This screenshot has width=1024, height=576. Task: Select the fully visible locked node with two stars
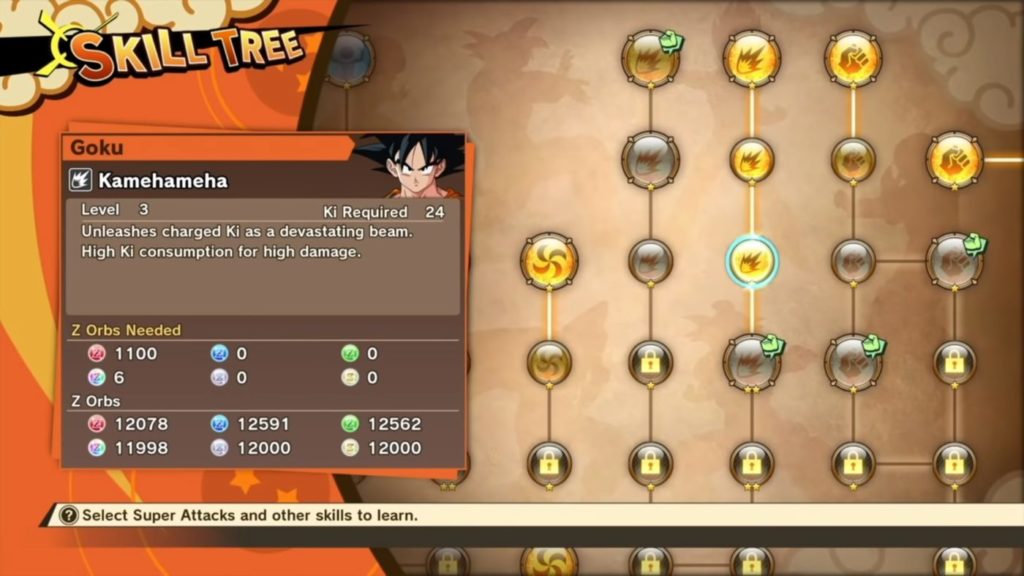pyautogui.click(x=751, y=464)
